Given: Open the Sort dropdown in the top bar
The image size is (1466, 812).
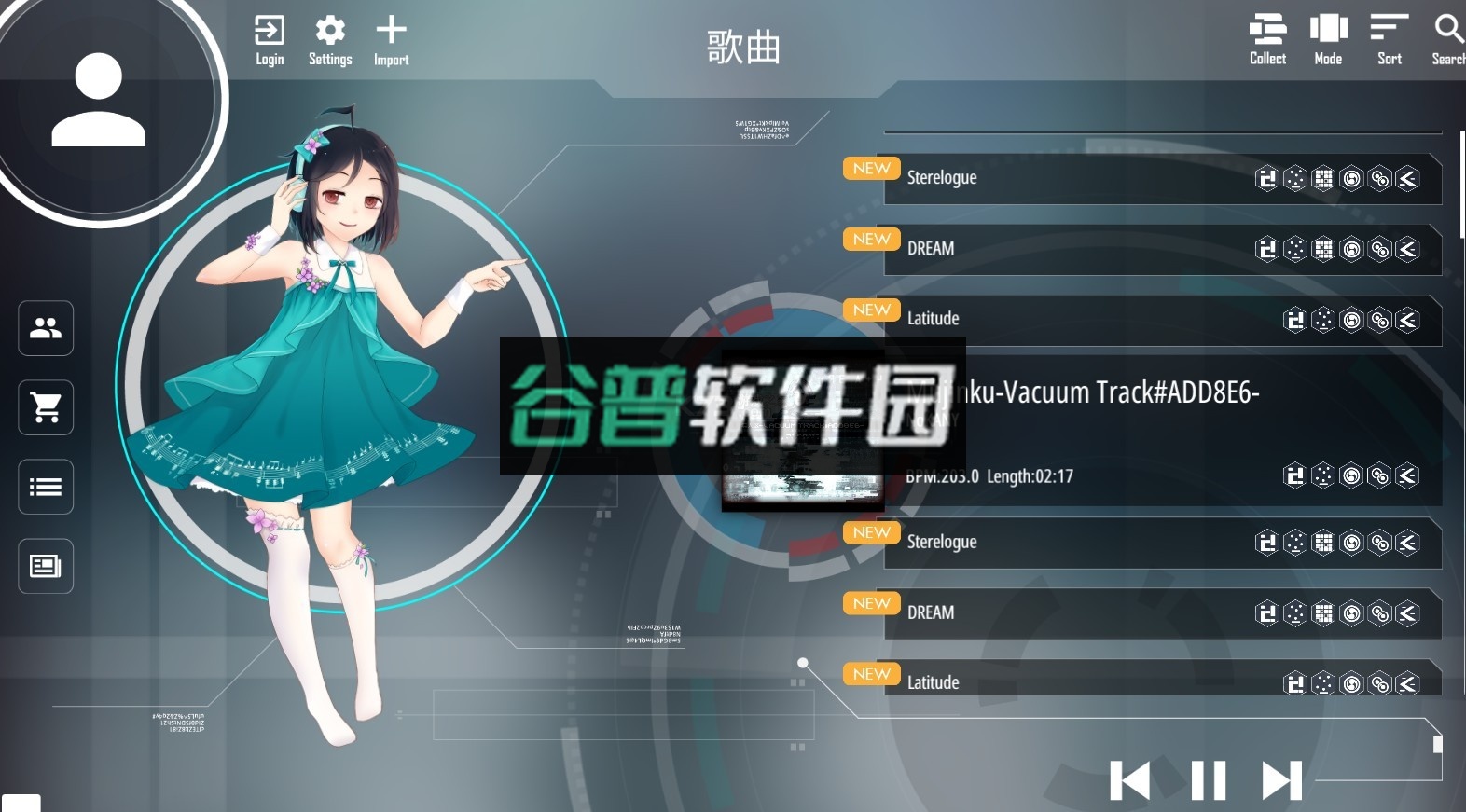Looking at the screenshot, I should [x=1389, y=37].
